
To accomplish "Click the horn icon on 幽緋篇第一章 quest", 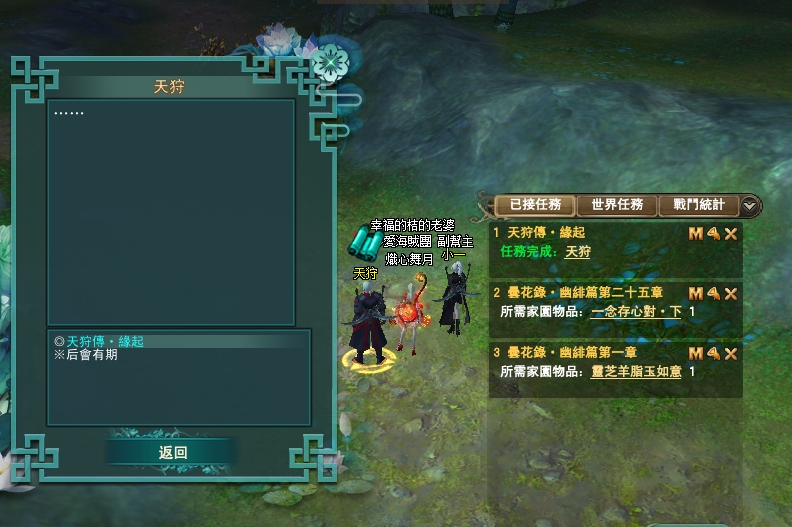I will coord(714,353).
